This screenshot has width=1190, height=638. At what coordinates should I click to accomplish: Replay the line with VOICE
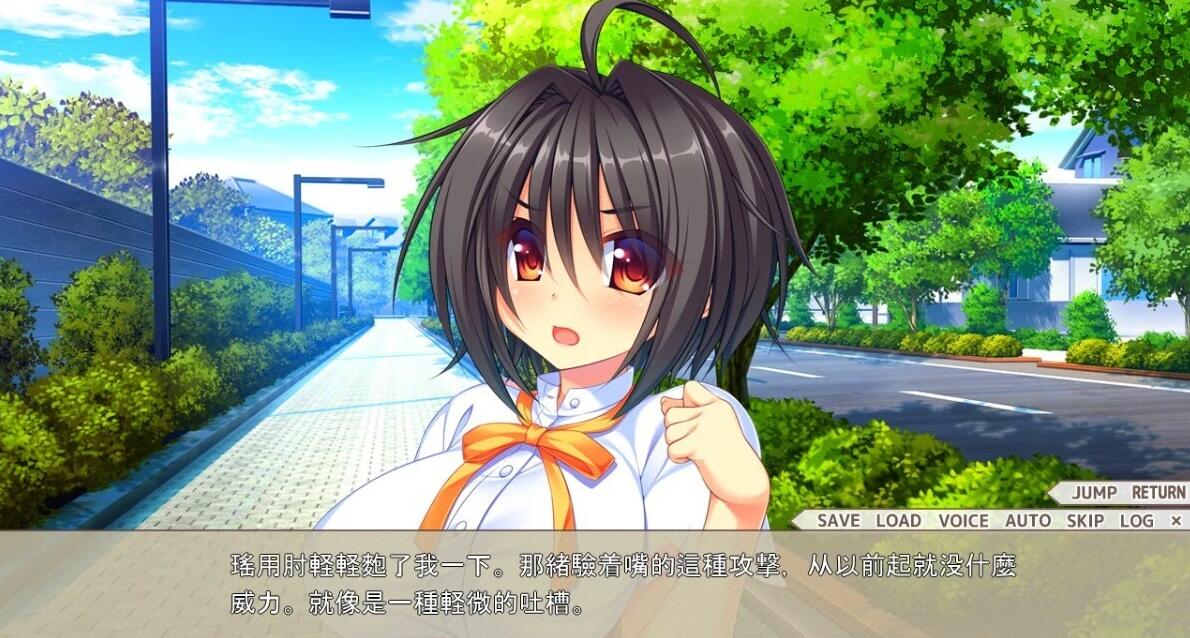click(963, 520)
